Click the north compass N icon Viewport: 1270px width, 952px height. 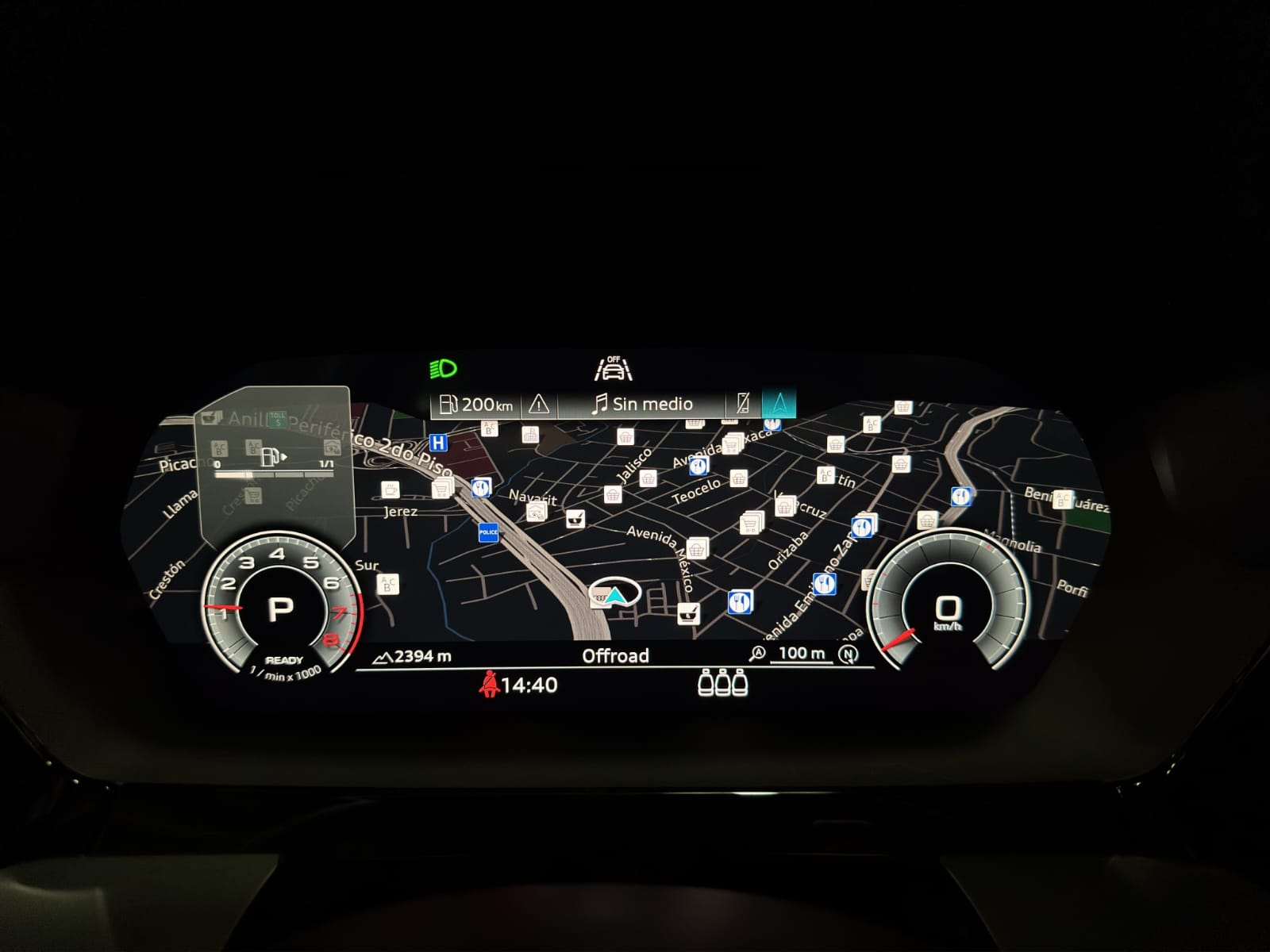tap(849, 654)
